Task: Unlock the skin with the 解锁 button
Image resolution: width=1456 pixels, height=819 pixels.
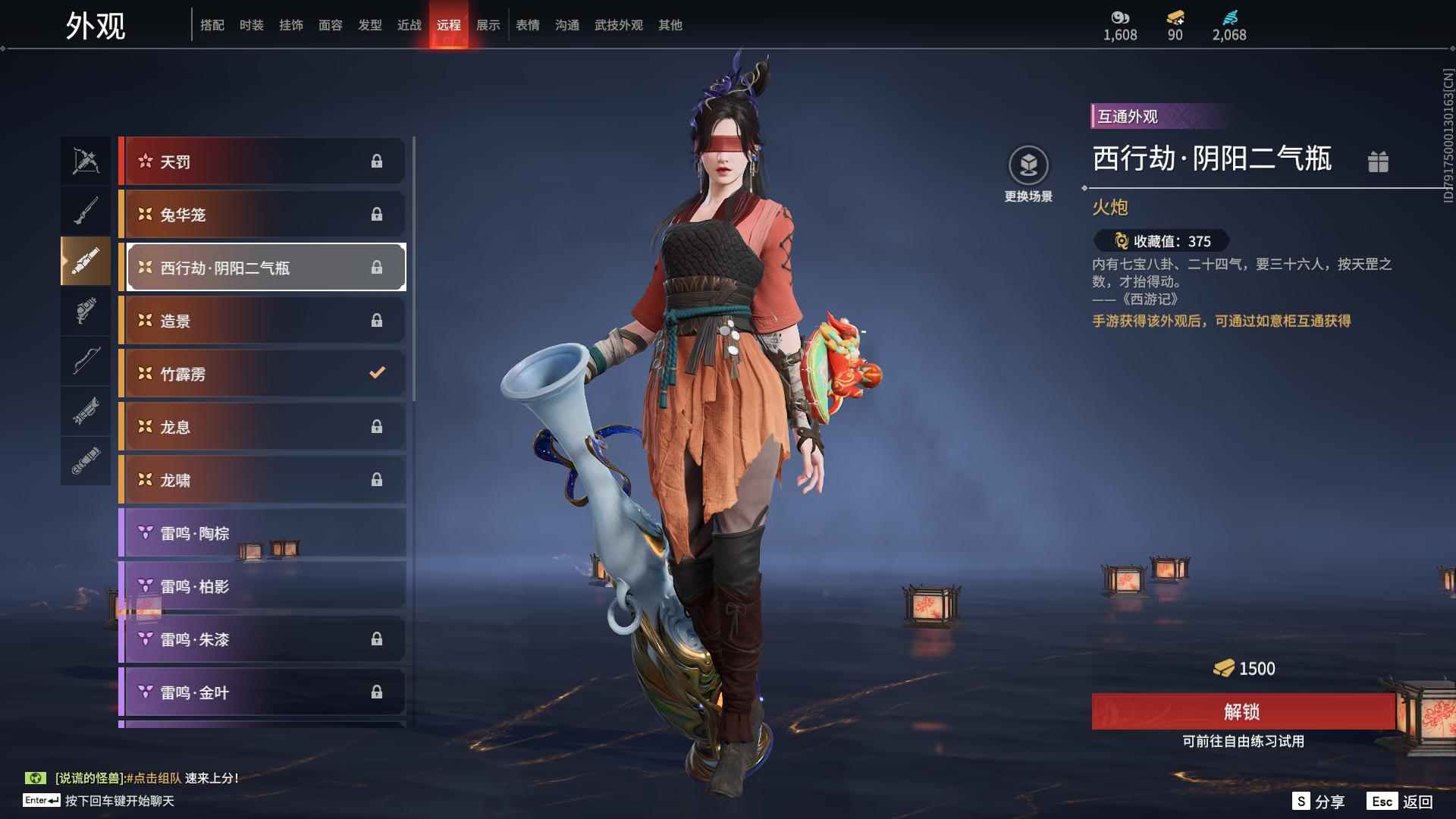Action: (1242, 711)
